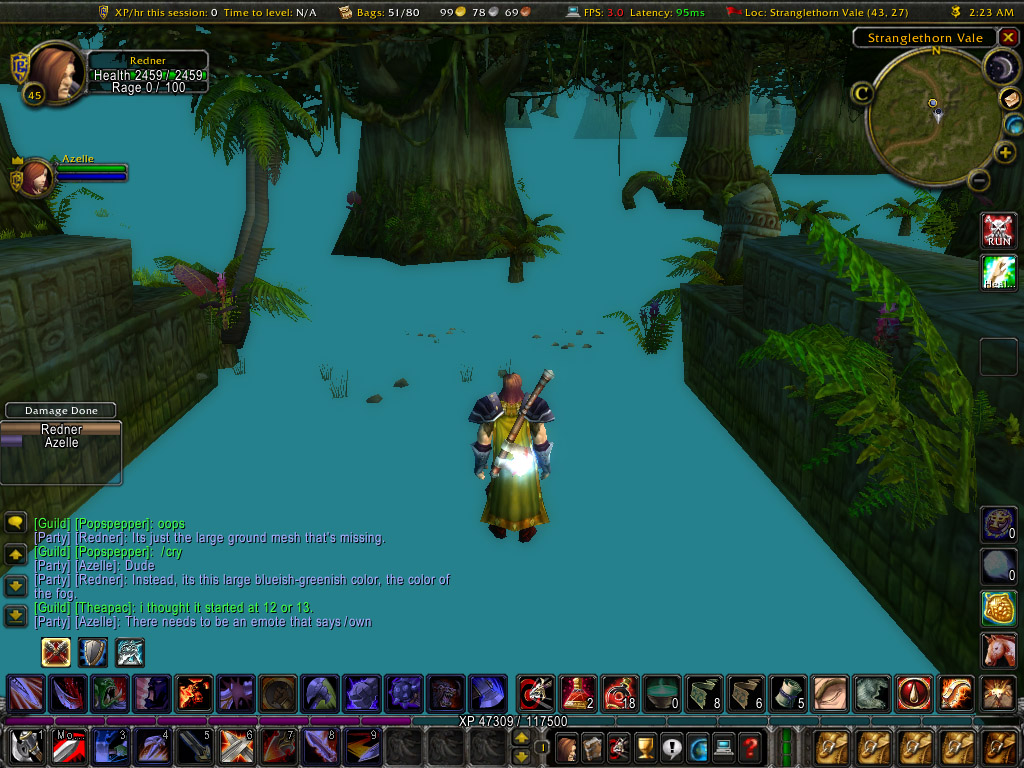
Task: Zoom in on the minimap
Action: click(1005, 153)
